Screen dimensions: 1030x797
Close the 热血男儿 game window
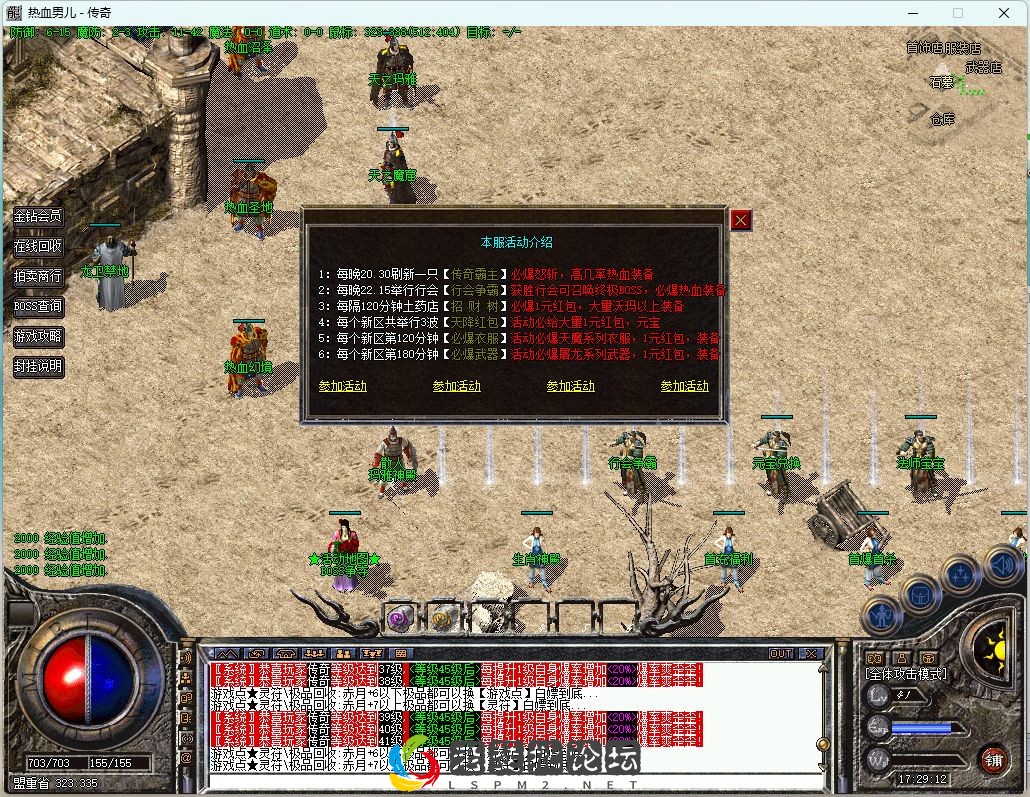[x=1004, y=13]
